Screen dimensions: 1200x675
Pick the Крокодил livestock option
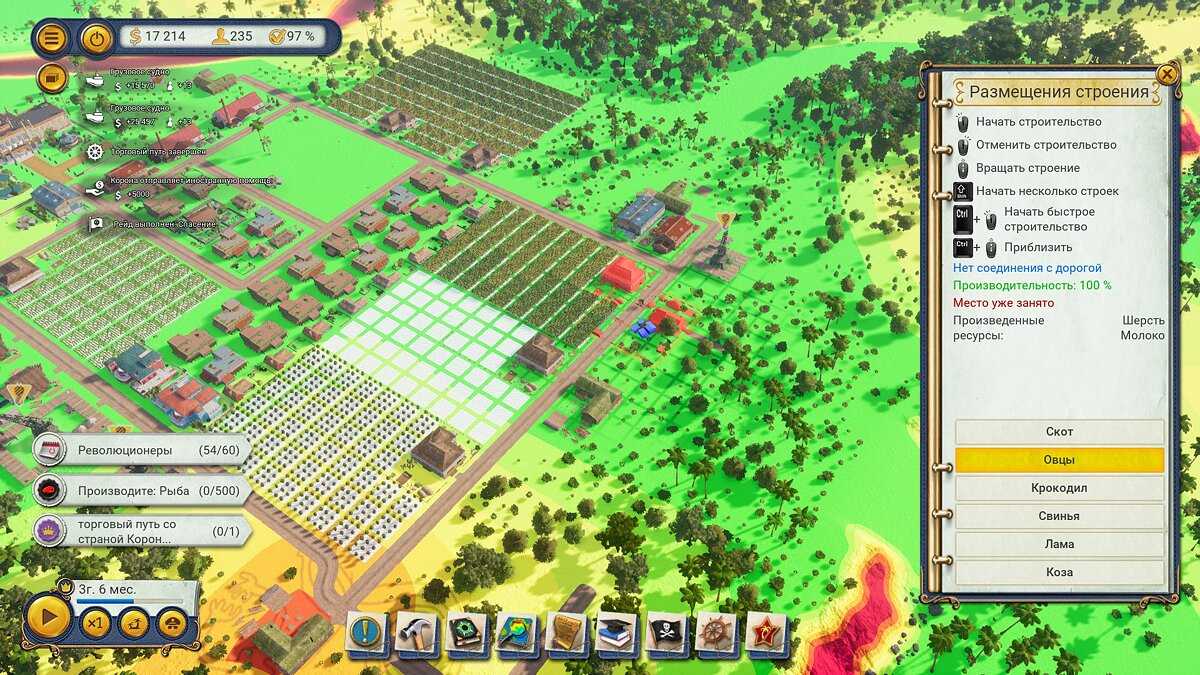point(1059,488)
